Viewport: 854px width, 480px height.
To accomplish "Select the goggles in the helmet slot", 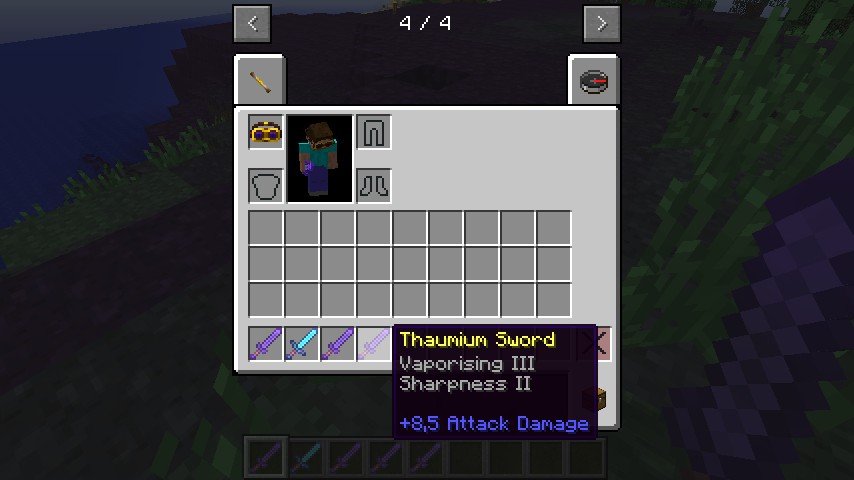I will (x=266, y=132).
